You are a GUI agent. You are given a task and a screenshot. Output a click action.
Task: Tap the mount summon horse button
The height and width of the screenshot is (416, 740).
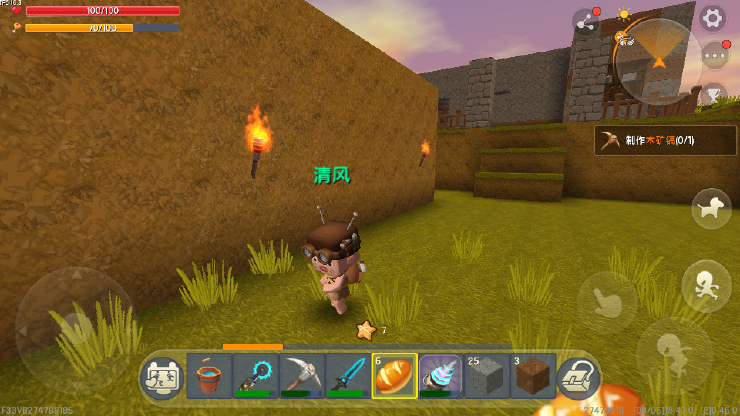coord(711,208)
